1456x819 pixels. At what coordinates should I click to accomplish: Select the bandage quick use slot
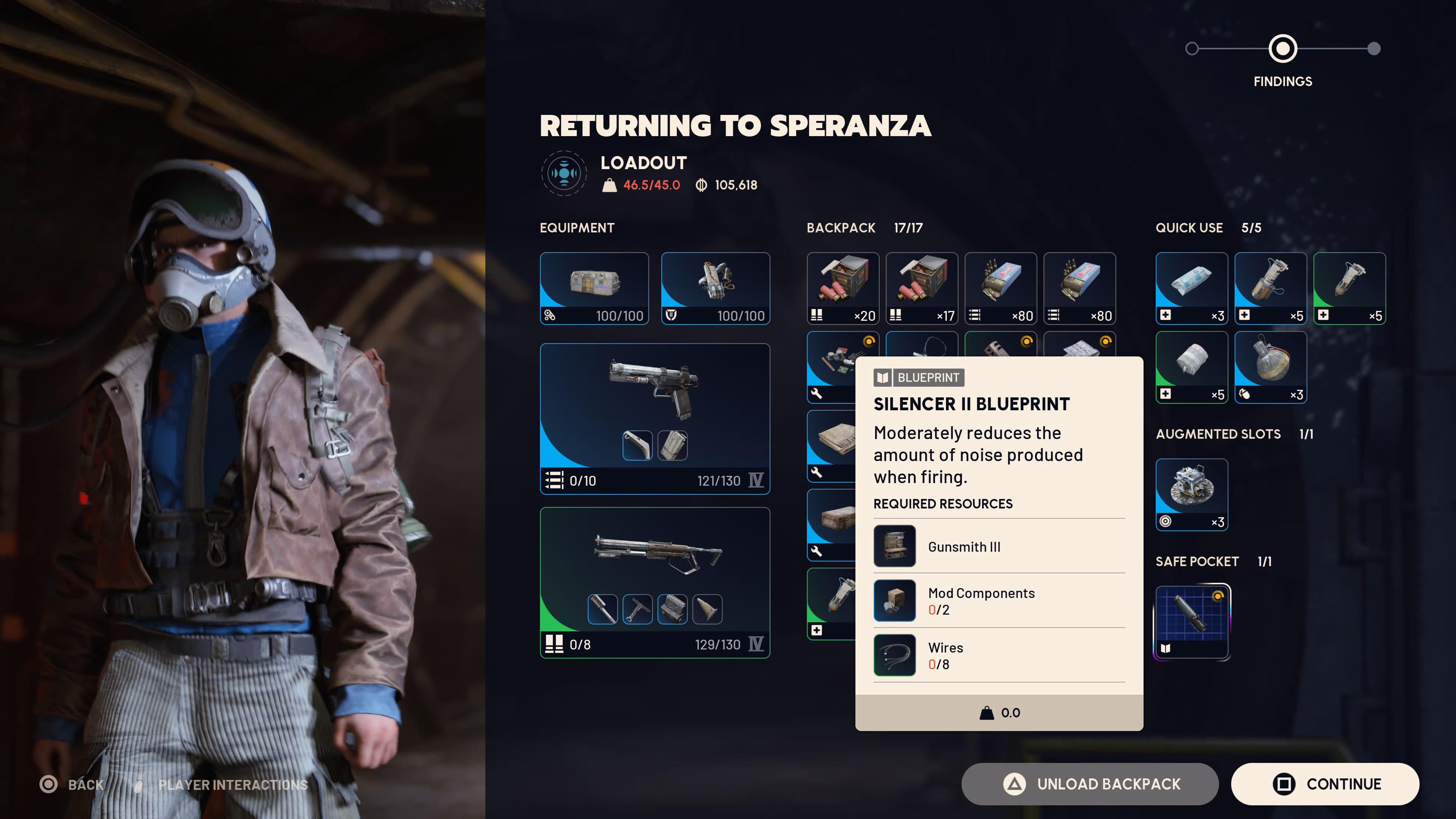[x=1191, y=288]
